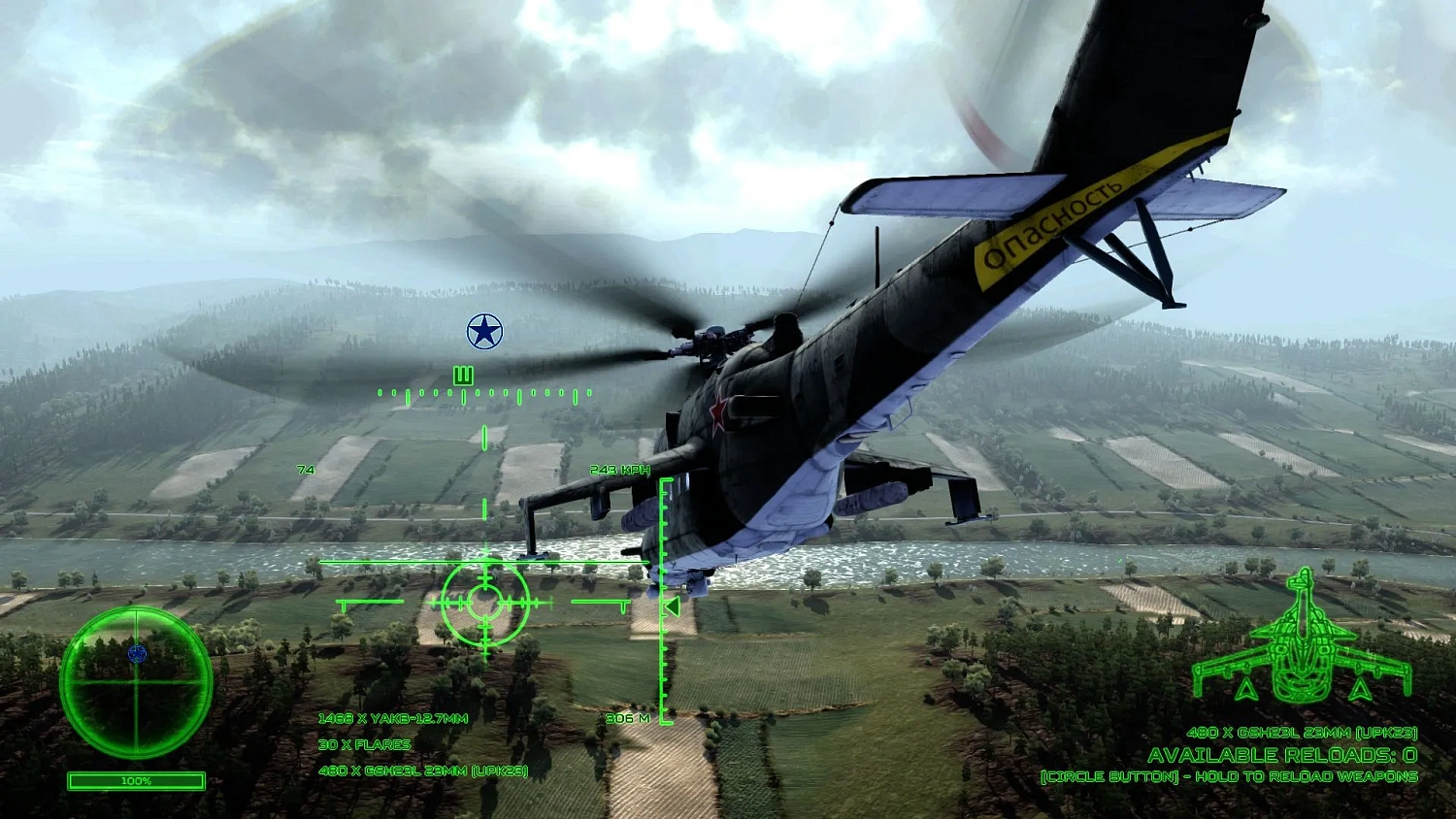
Task: Collapse the 306 M altitude readout
Action: (x=626, y=720)
